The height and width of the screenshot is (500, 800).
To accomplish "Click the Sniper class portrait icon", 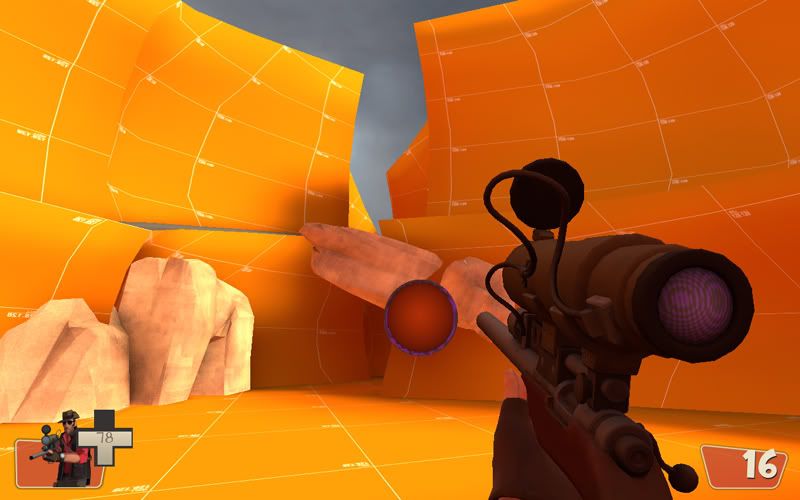I will (x=66, y=446).
